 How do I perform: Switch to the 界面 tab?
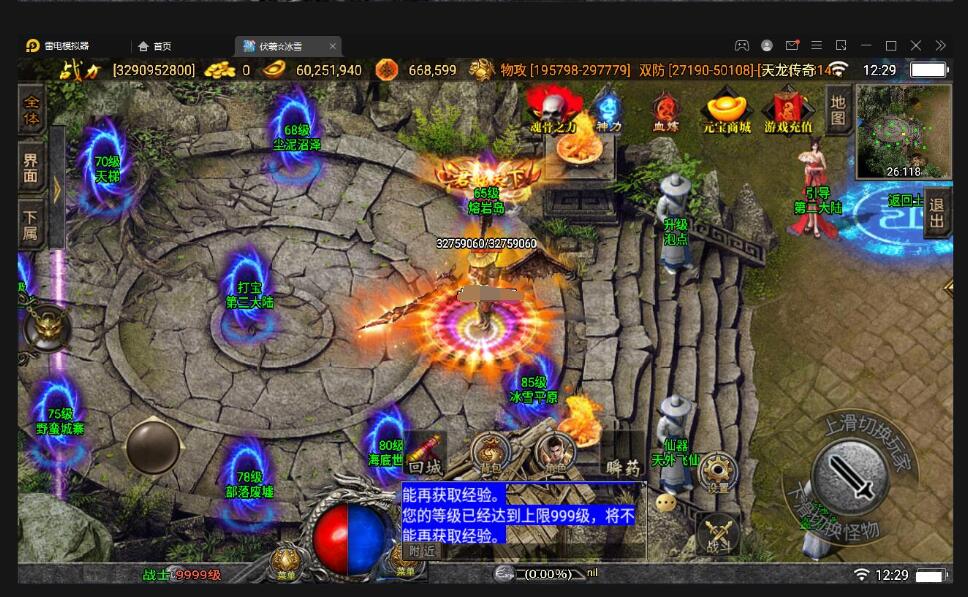(32, 167)
